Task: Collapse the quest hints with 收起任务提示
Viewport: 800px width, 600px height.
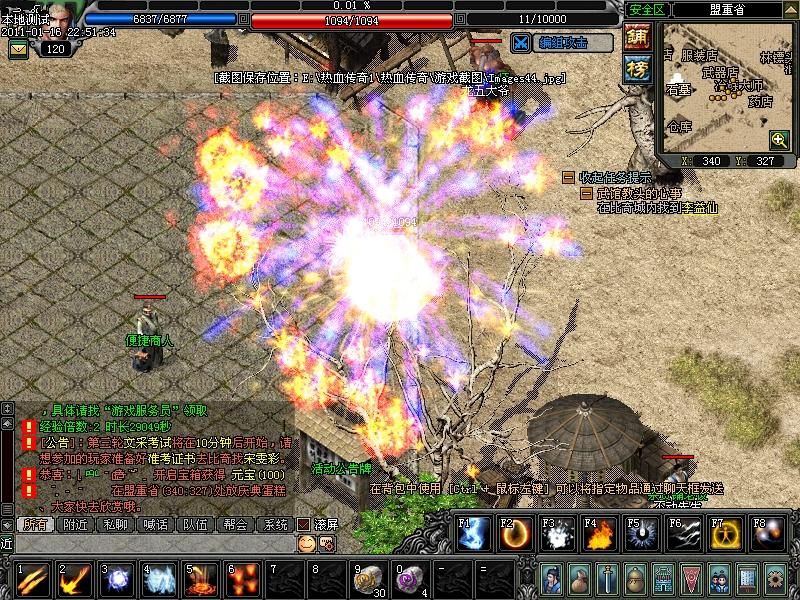Action: coord(568,177)
